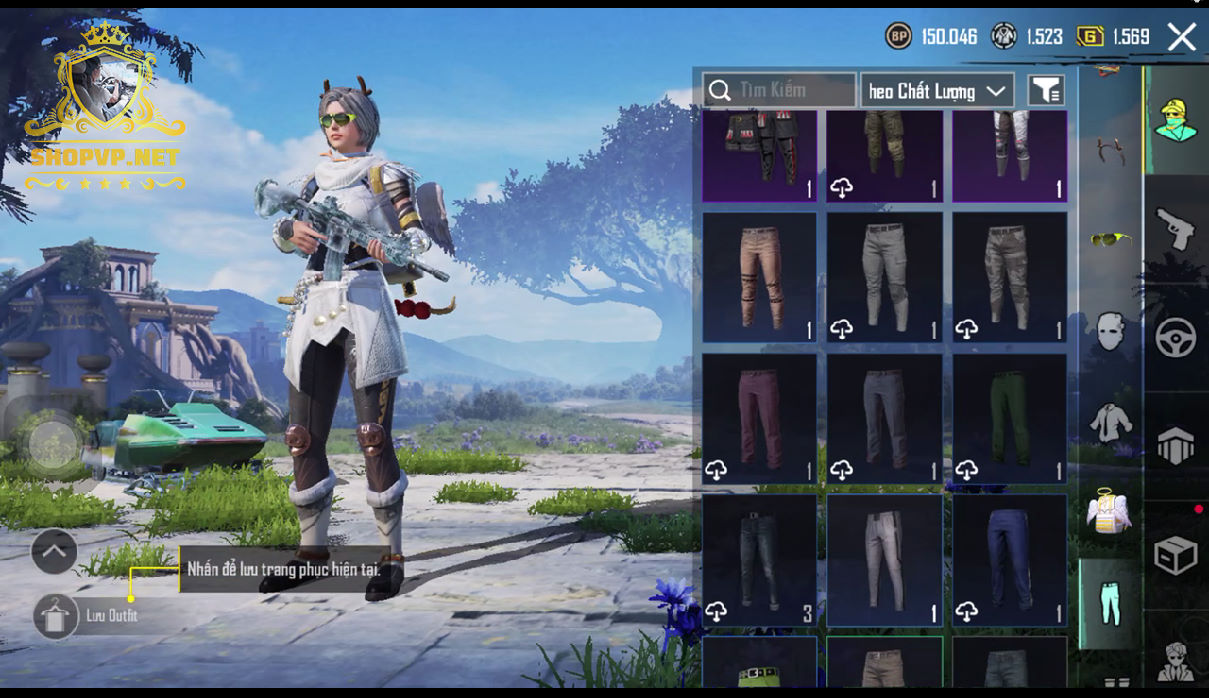Select the dark green pants item
The image size is (1209, 698).
tap(1009, 418)
